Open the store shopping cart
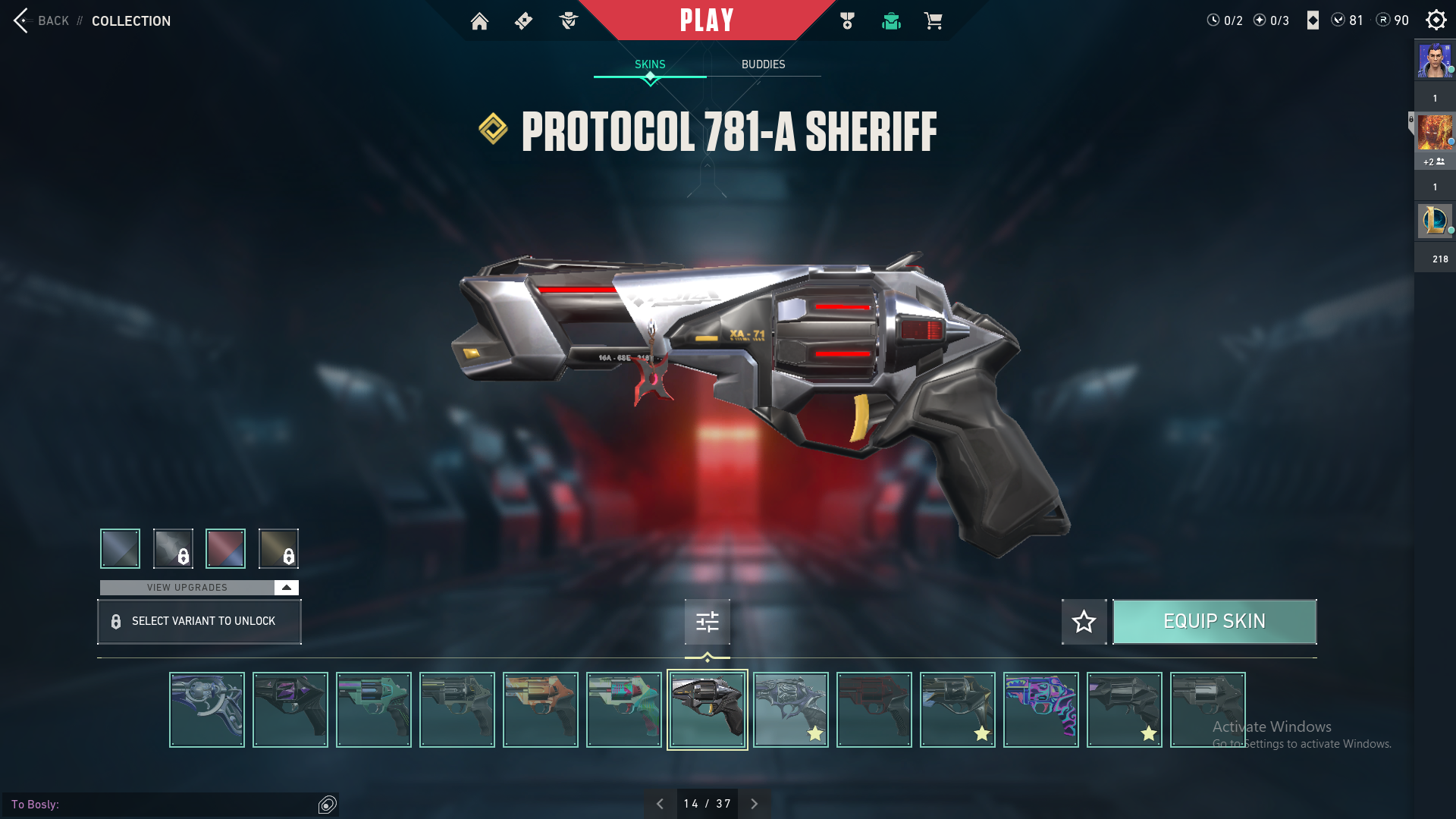This screenshot has height=819, width=1456. (933, 21)
